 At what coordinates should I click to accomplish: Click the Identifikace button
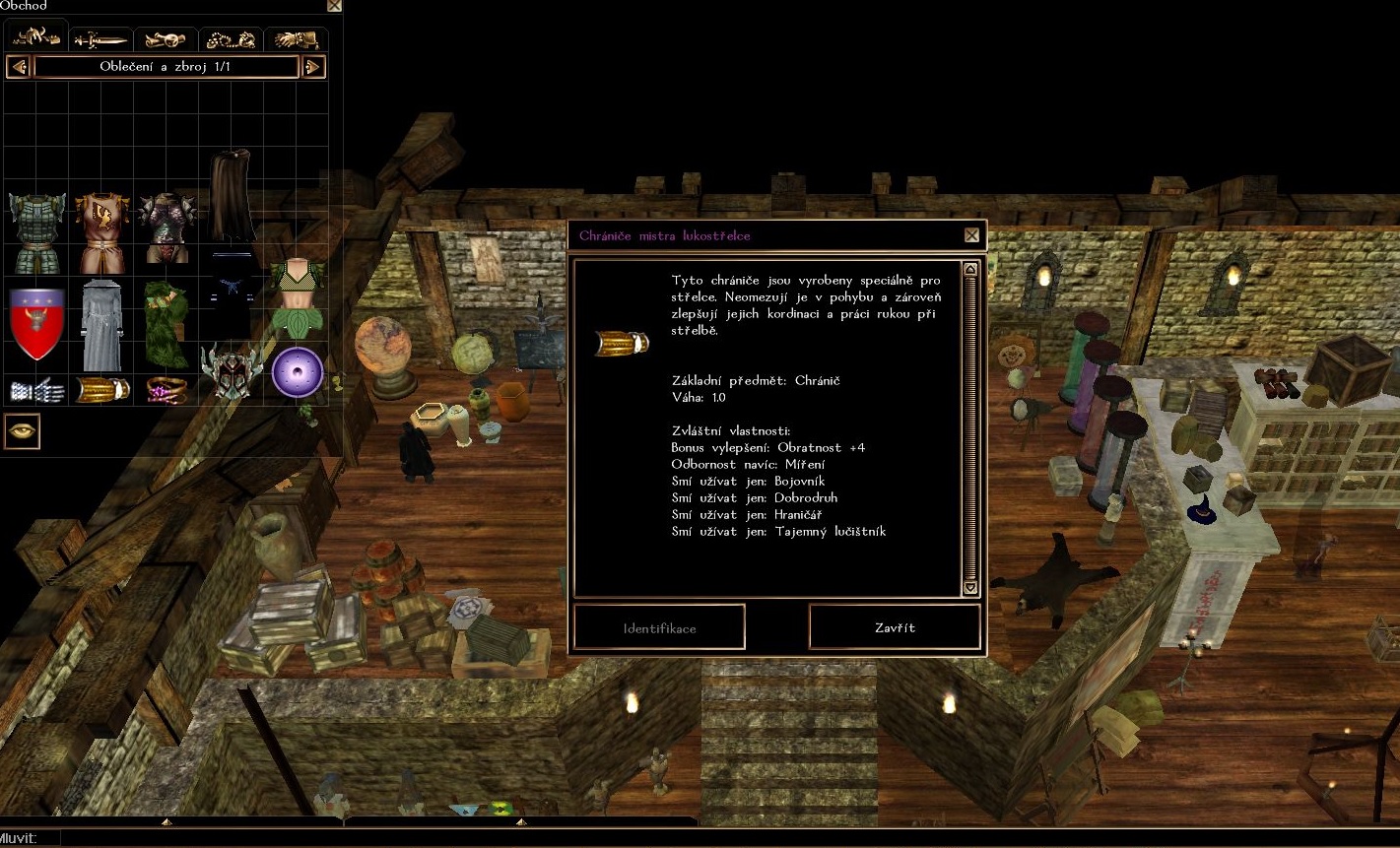(x=659, y=627)
